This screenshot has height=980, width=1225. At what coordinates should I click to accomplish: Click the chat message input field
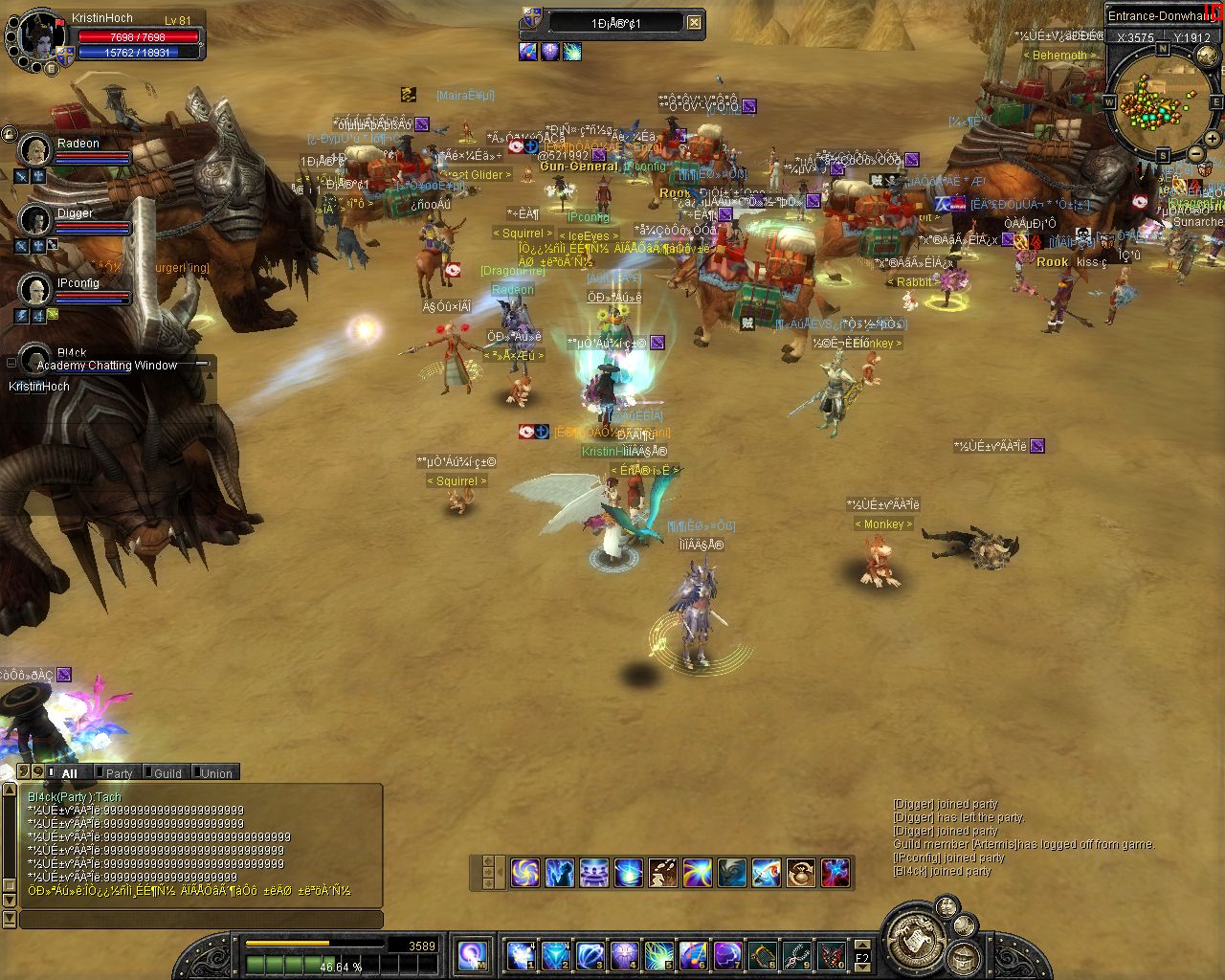pyautogui.click(x=201, y=920)
